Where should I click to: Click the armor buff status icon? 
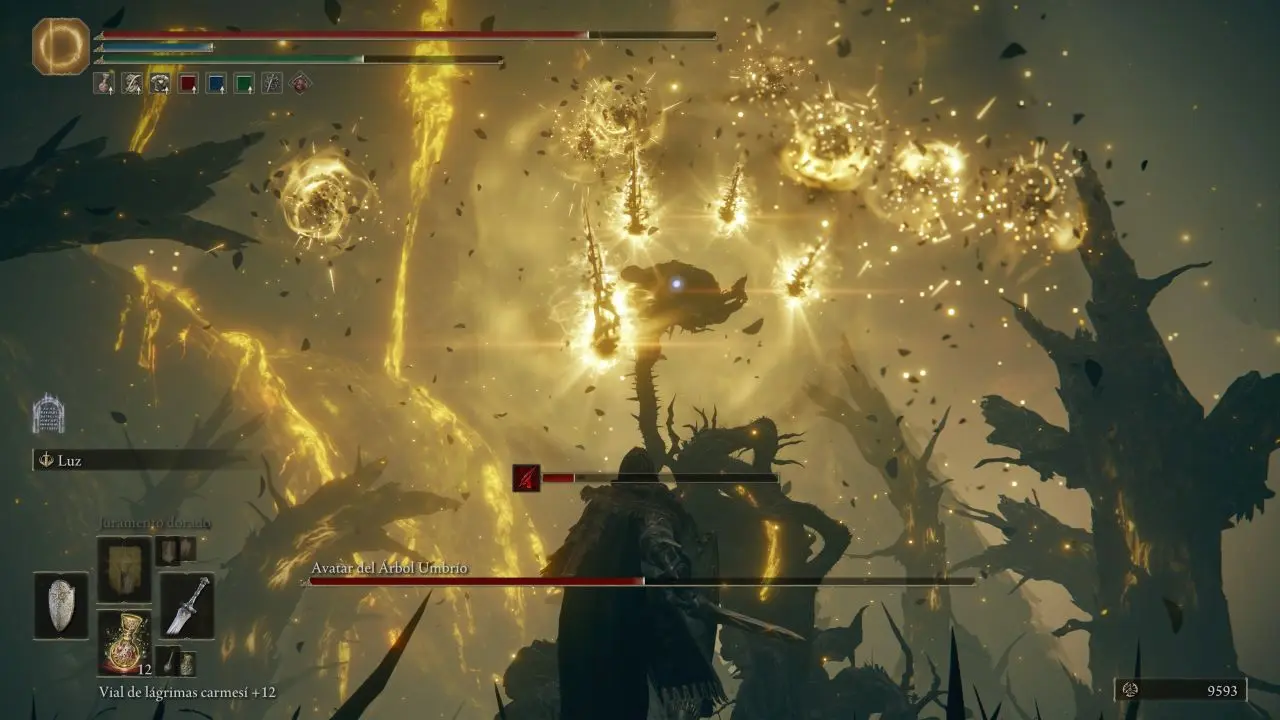click(160, 83)
